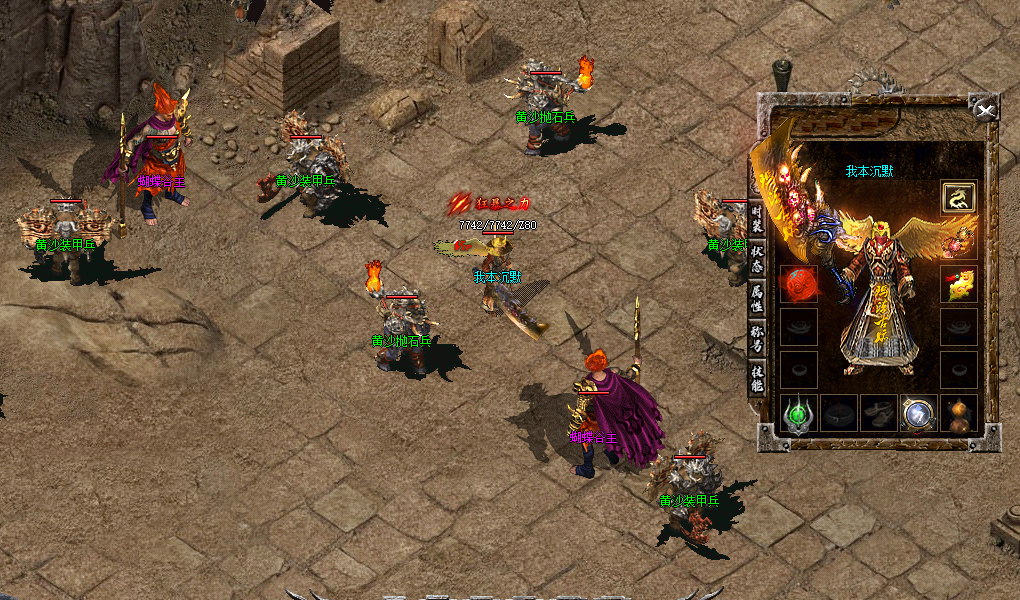This screenshot has width=1020, height=600.
Task: Select the 称号 (title) tab
Action: click(x=757, y=338)
